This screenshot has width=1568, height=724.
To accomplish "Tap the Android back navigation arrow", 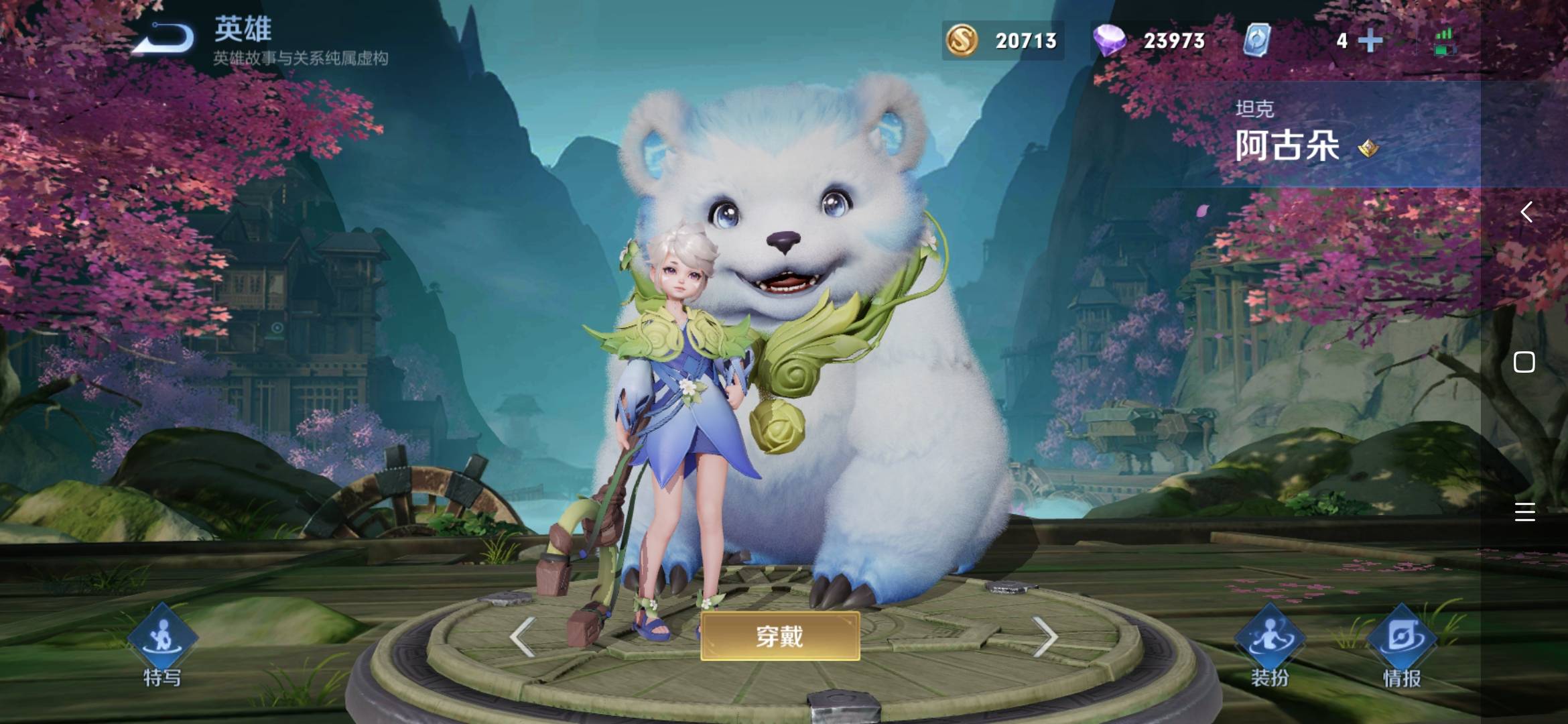I will [1526, 213].
